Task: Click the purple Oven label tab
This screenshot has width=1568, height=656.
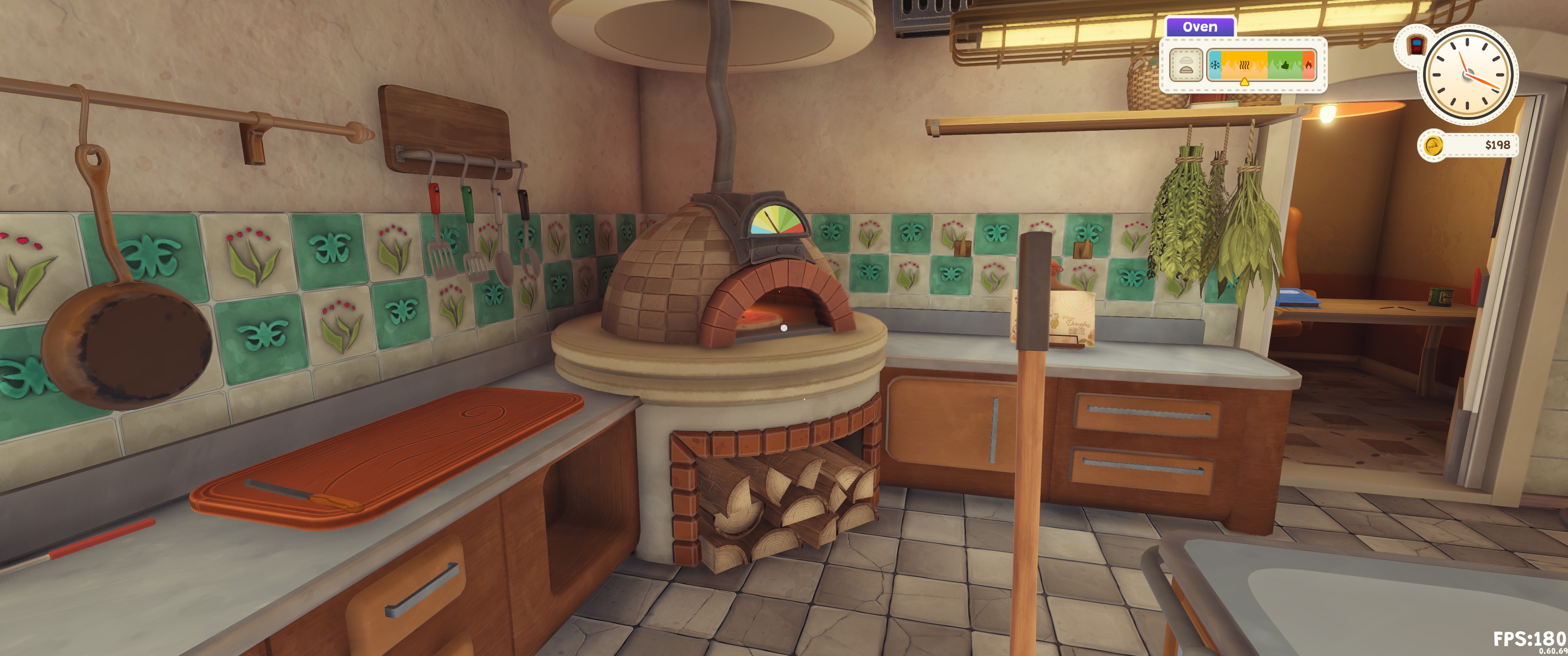Action: (x=1199, y=27)
